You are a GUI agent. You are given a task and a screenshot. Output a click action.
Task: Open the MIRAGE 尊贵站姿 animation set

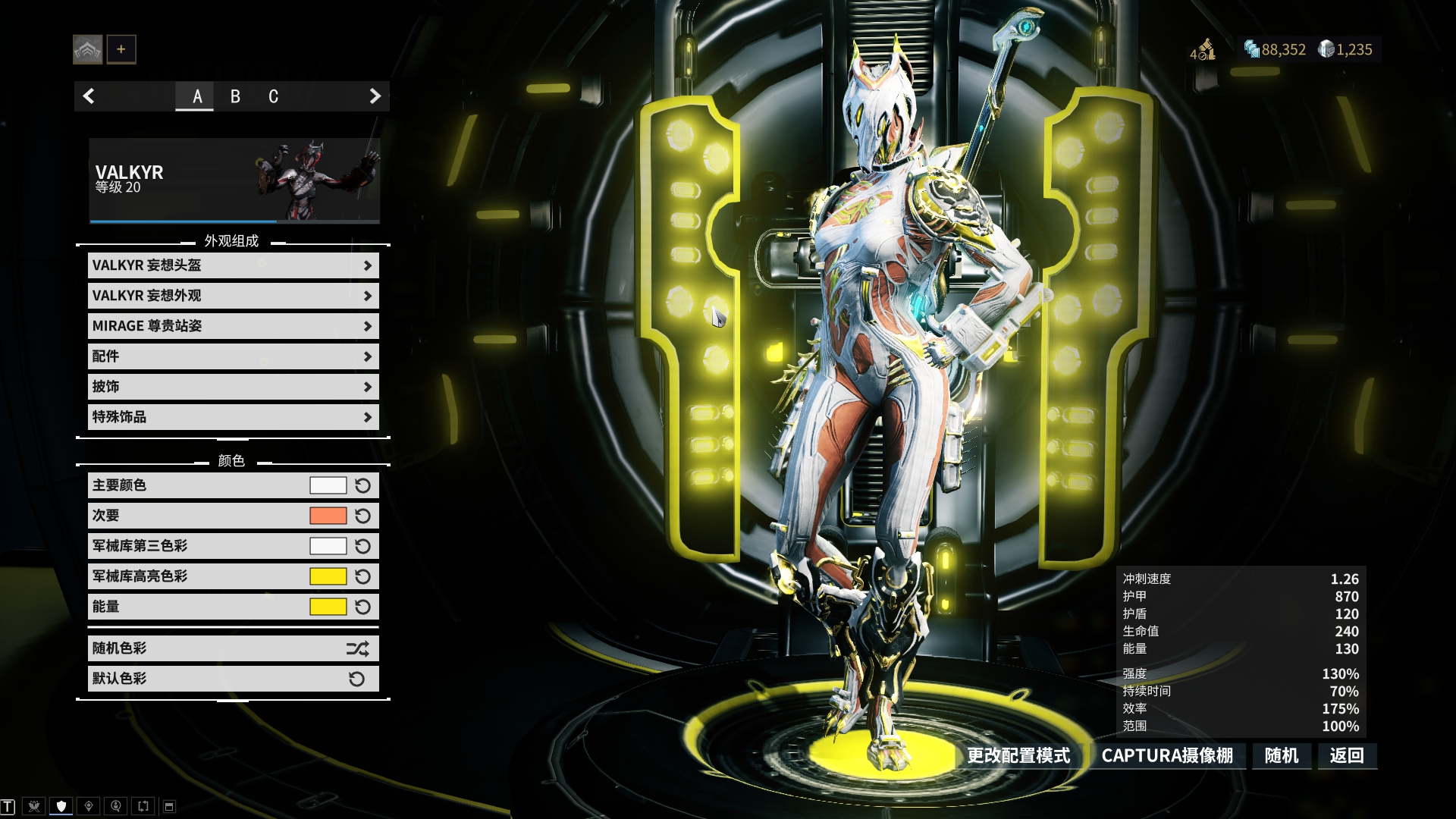click(233, 326)
